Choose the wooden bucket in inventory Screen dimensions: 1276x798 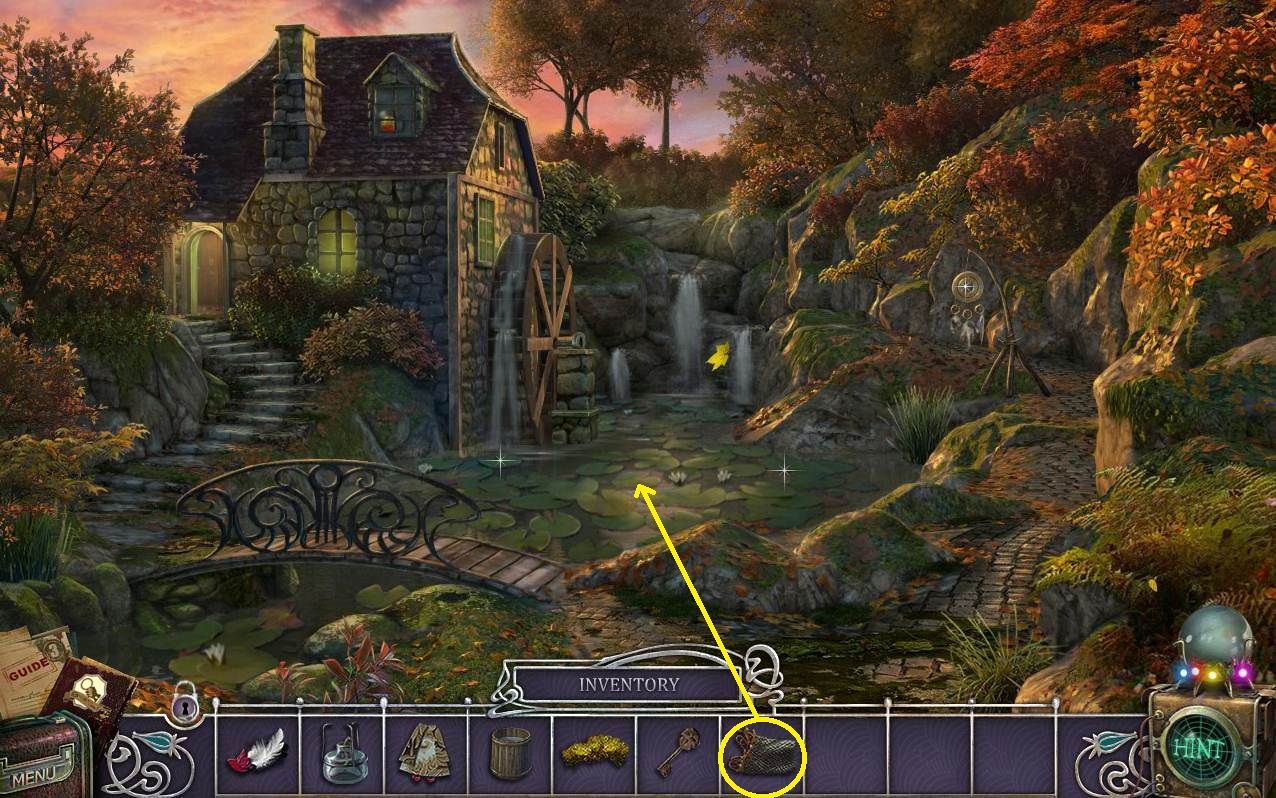[510, 754]
